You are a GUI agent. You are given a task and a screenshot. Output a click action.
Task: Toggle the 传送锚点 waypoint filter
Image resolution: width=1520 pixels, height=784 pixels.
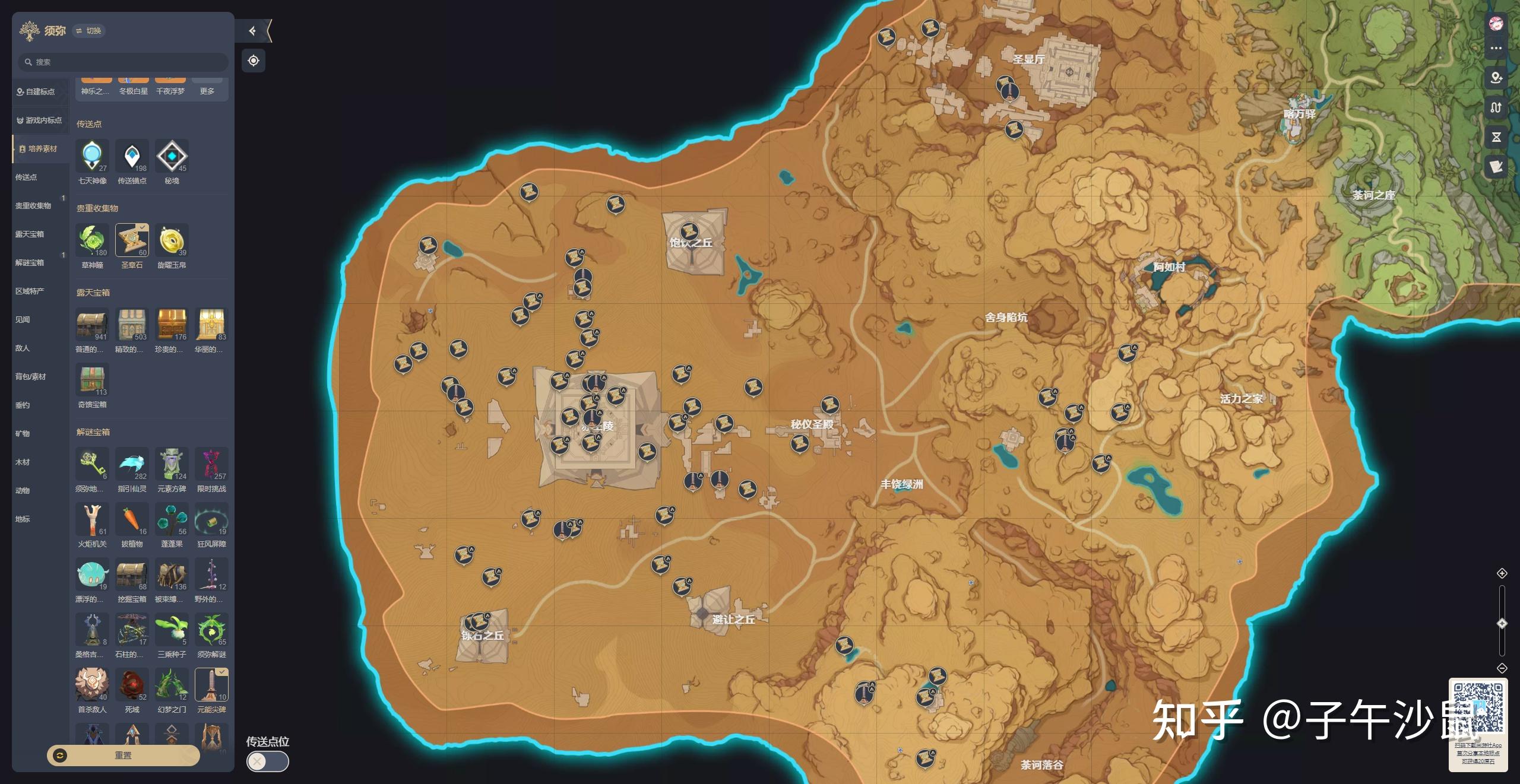[132, 156]
